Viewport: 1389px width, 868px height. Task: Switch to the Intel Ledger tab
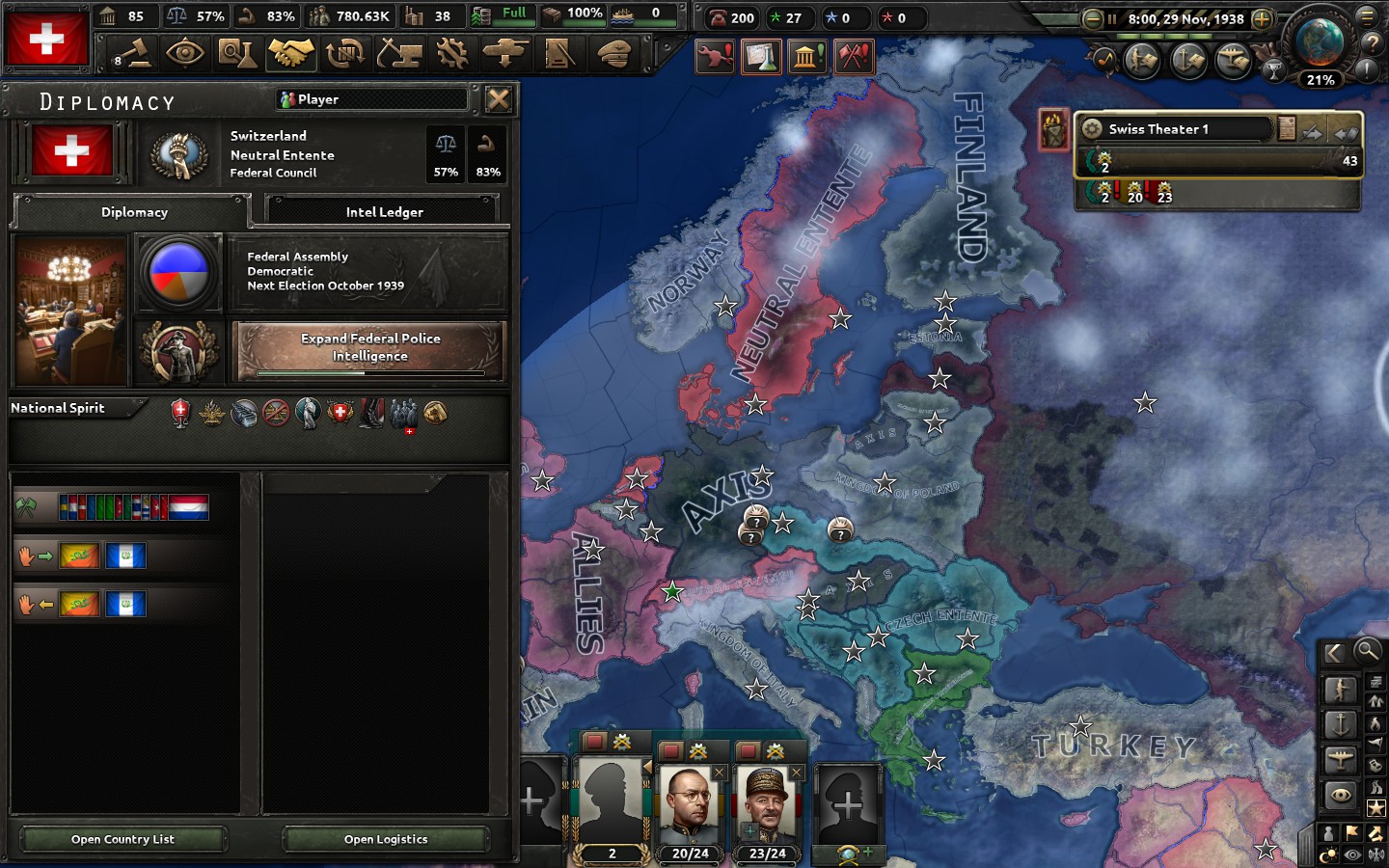point(382,210)
